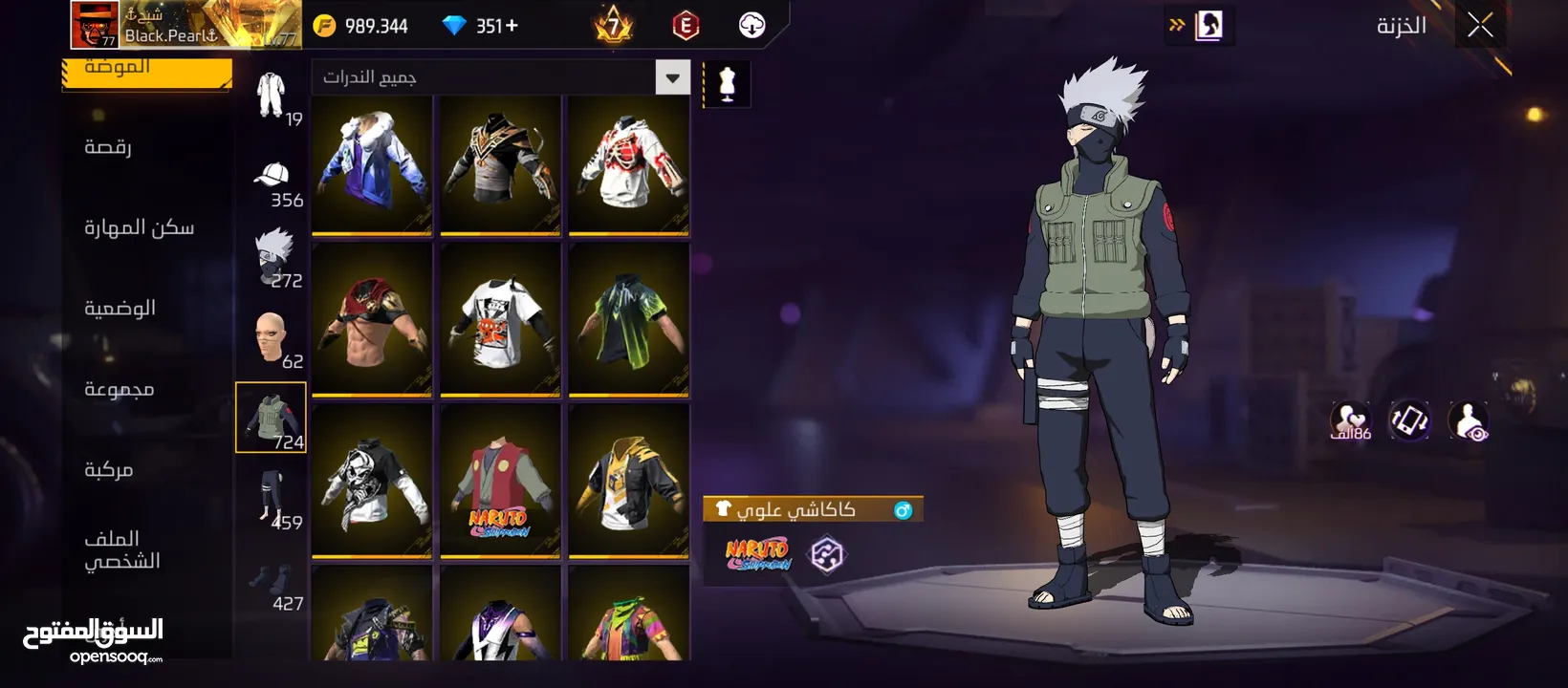This screenshot has height=688, width=1568.
Task: Open the Kakashi hair mask category
Action: pyautogui.click(x=272, y=256)
